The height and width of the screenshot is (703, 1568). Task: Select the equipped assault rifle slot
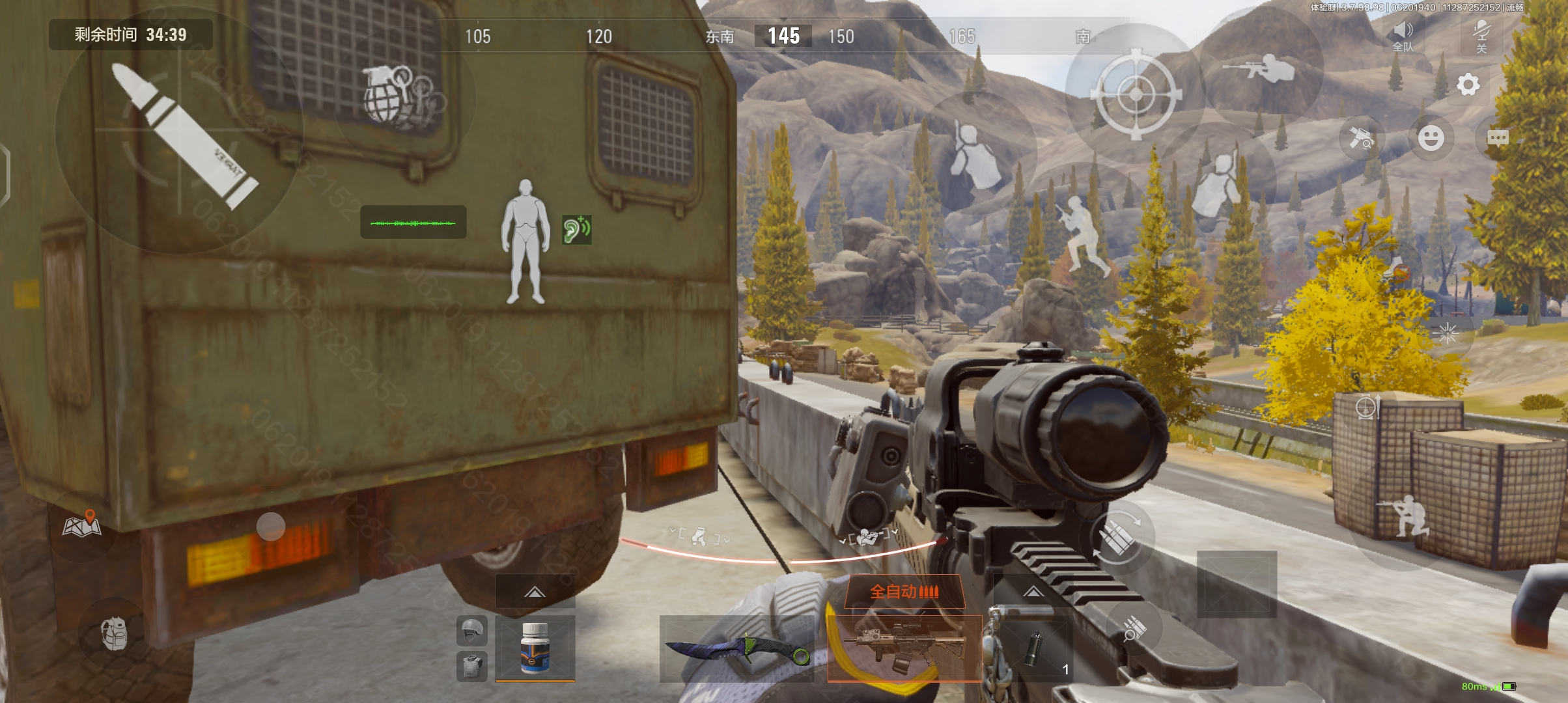click(904, 647)
